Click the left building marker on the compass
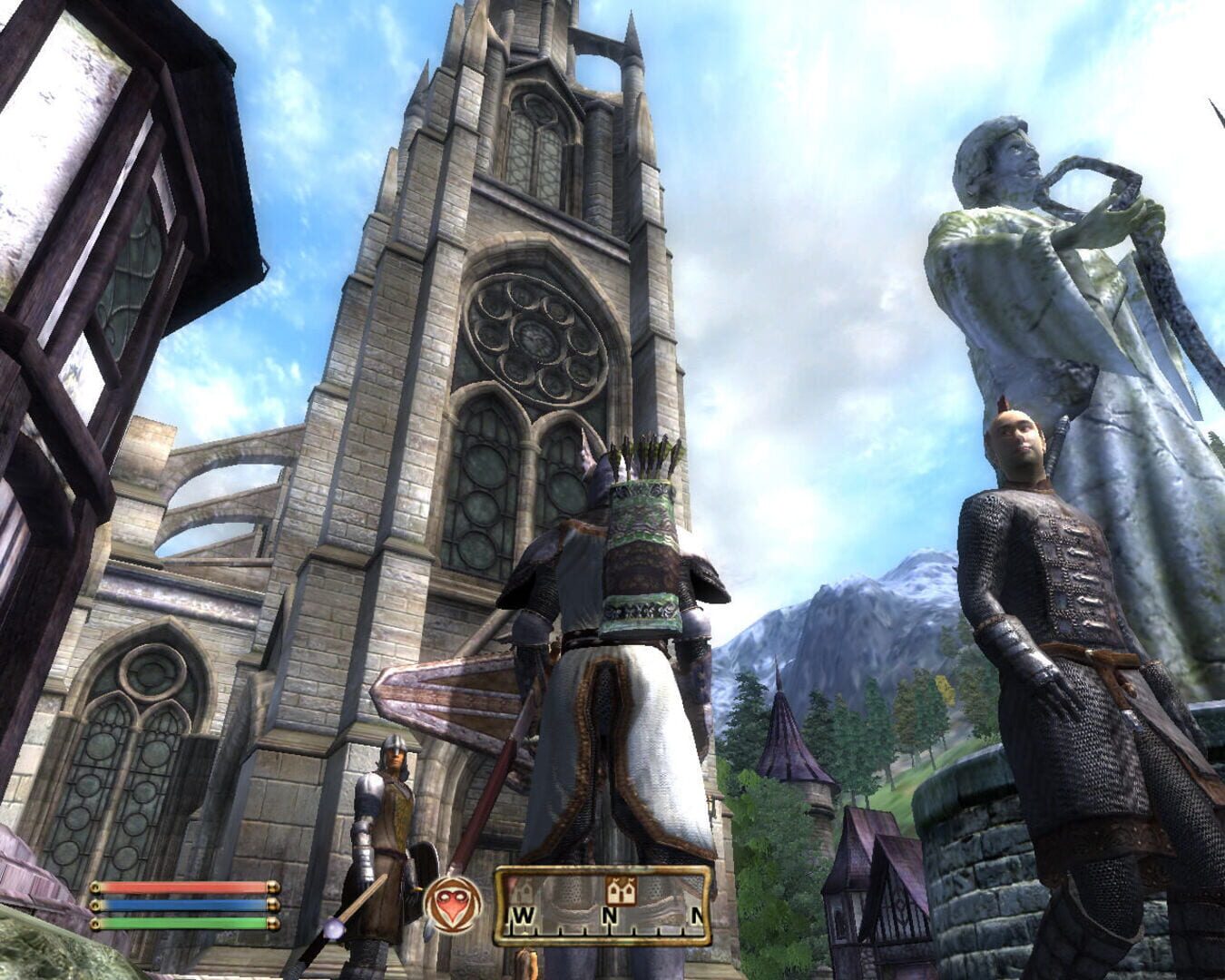 524,891
